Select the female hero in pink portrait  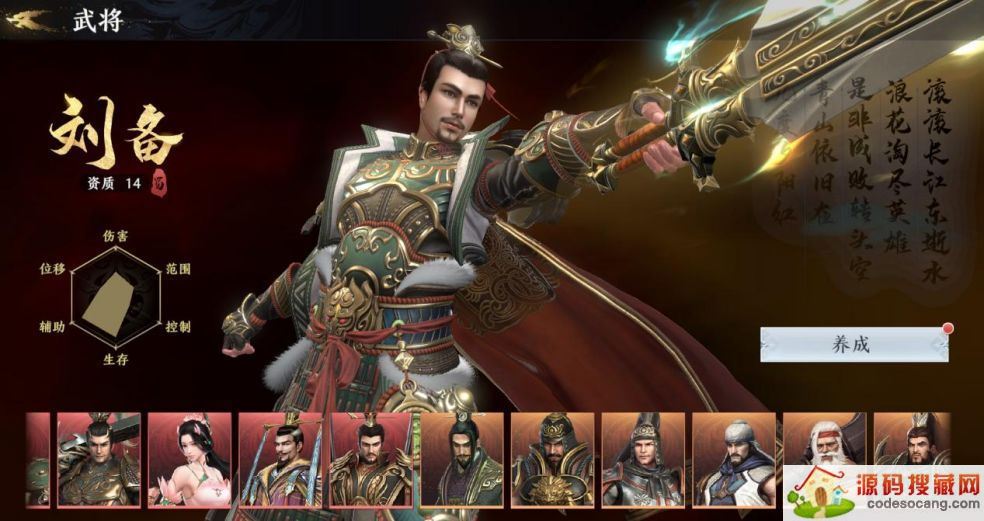click(190, 459)
